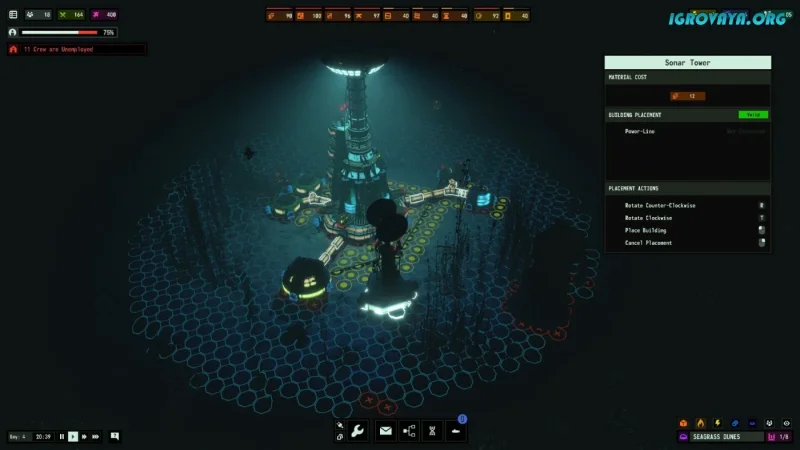Set game speed to normal play
This screenshot has height=450, width=800.
[73, 436]
